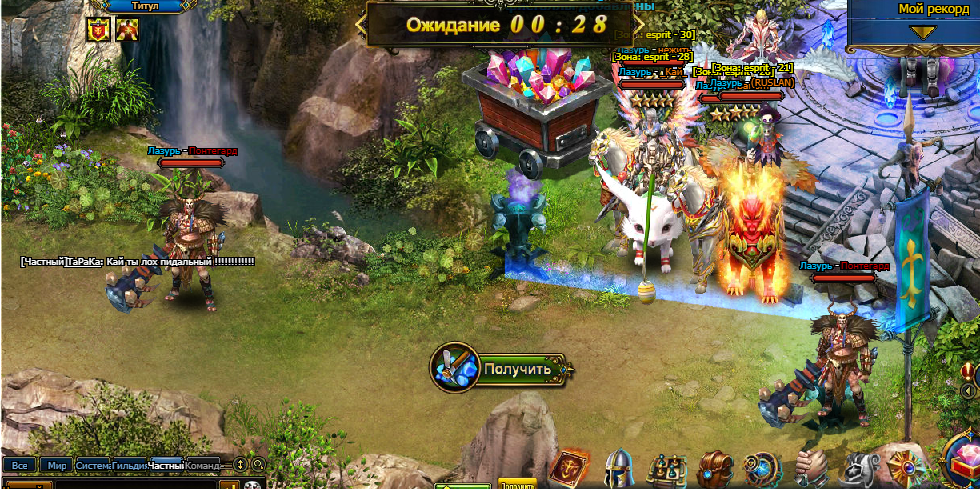Image resolution: width=980 pixels, height=489 pixels.
Task: Open the leather backpack inventory
Action: (716, 469)
